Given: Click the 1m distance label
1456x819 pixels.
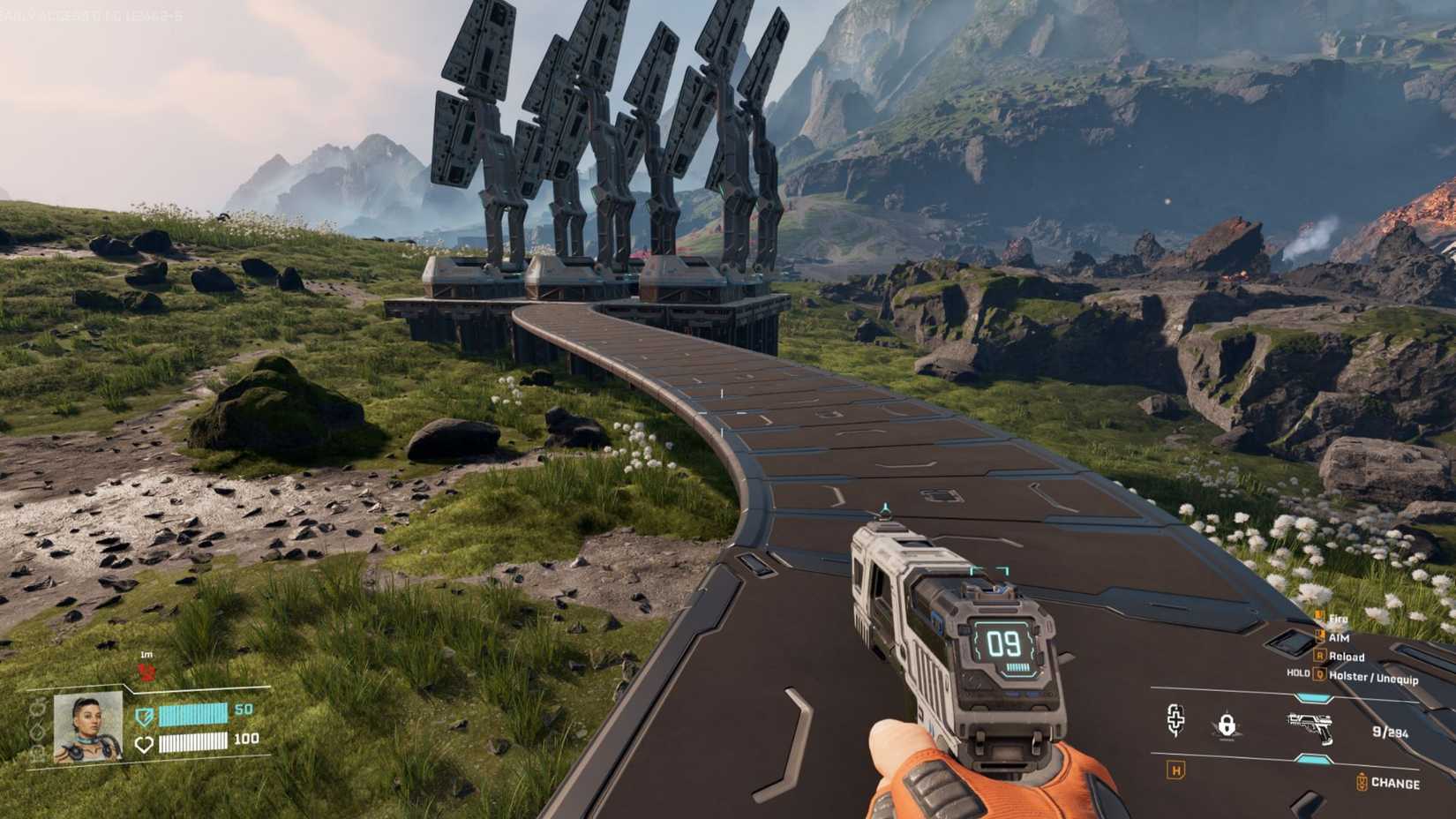Looking at the screenshot, I should (146, 654).
